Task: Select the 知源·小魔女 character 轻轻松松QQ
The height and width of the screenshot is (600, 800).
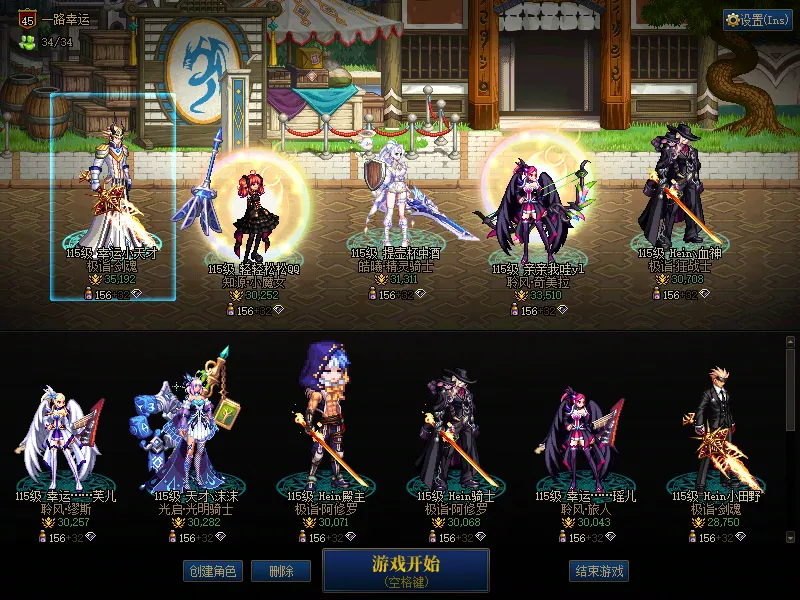Action: coord(245,210)
